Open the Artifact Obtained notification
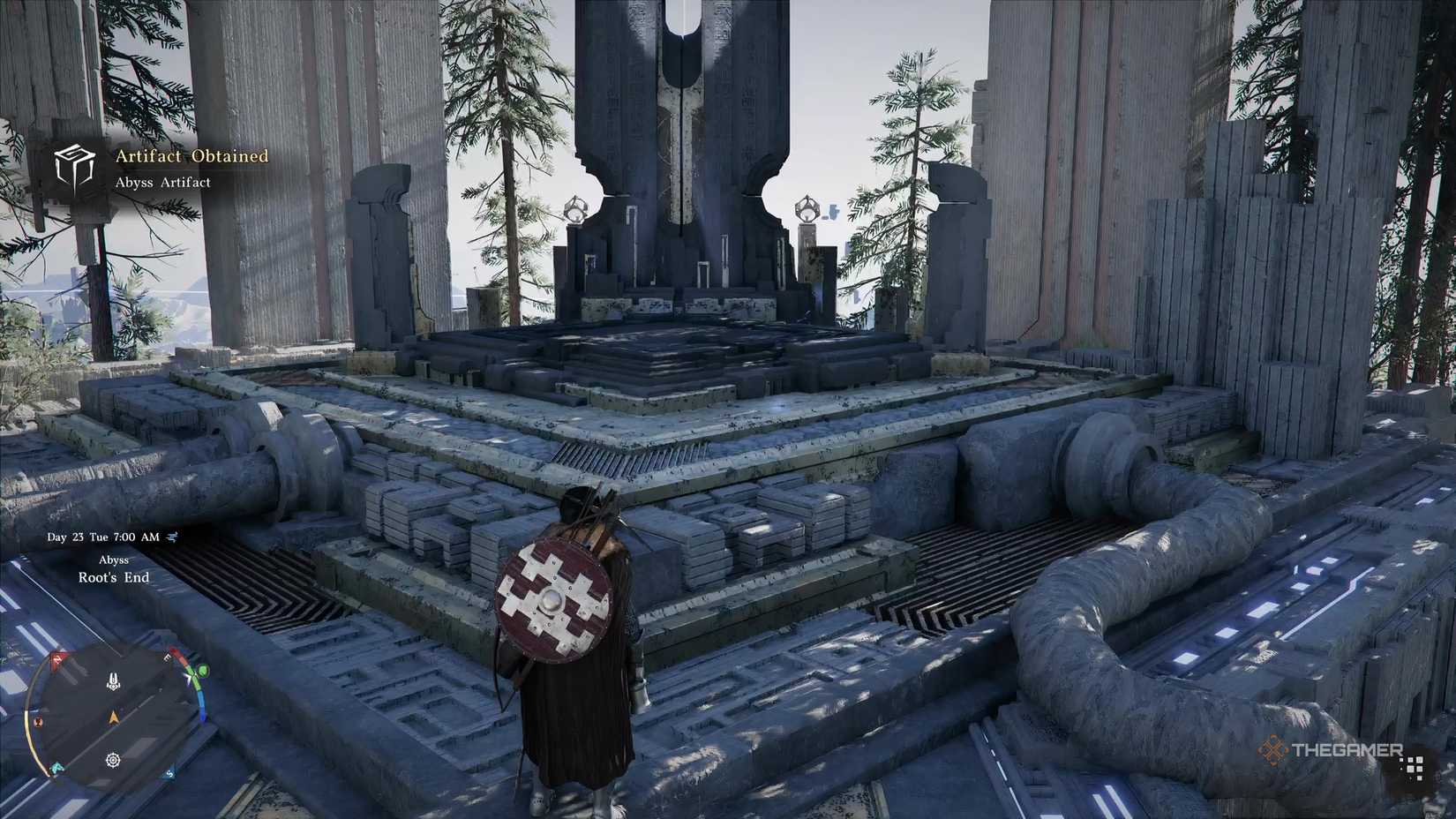 coord(189,155)
